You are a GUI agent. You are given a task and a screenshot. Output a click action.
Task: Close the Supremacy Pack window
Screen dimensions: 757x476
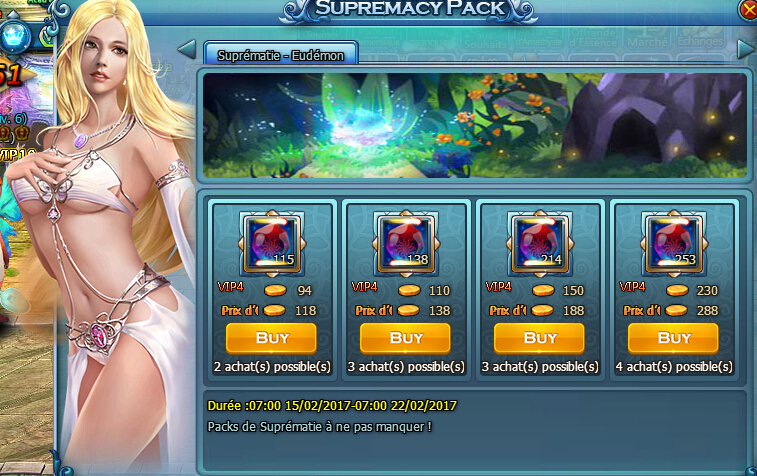748,9
